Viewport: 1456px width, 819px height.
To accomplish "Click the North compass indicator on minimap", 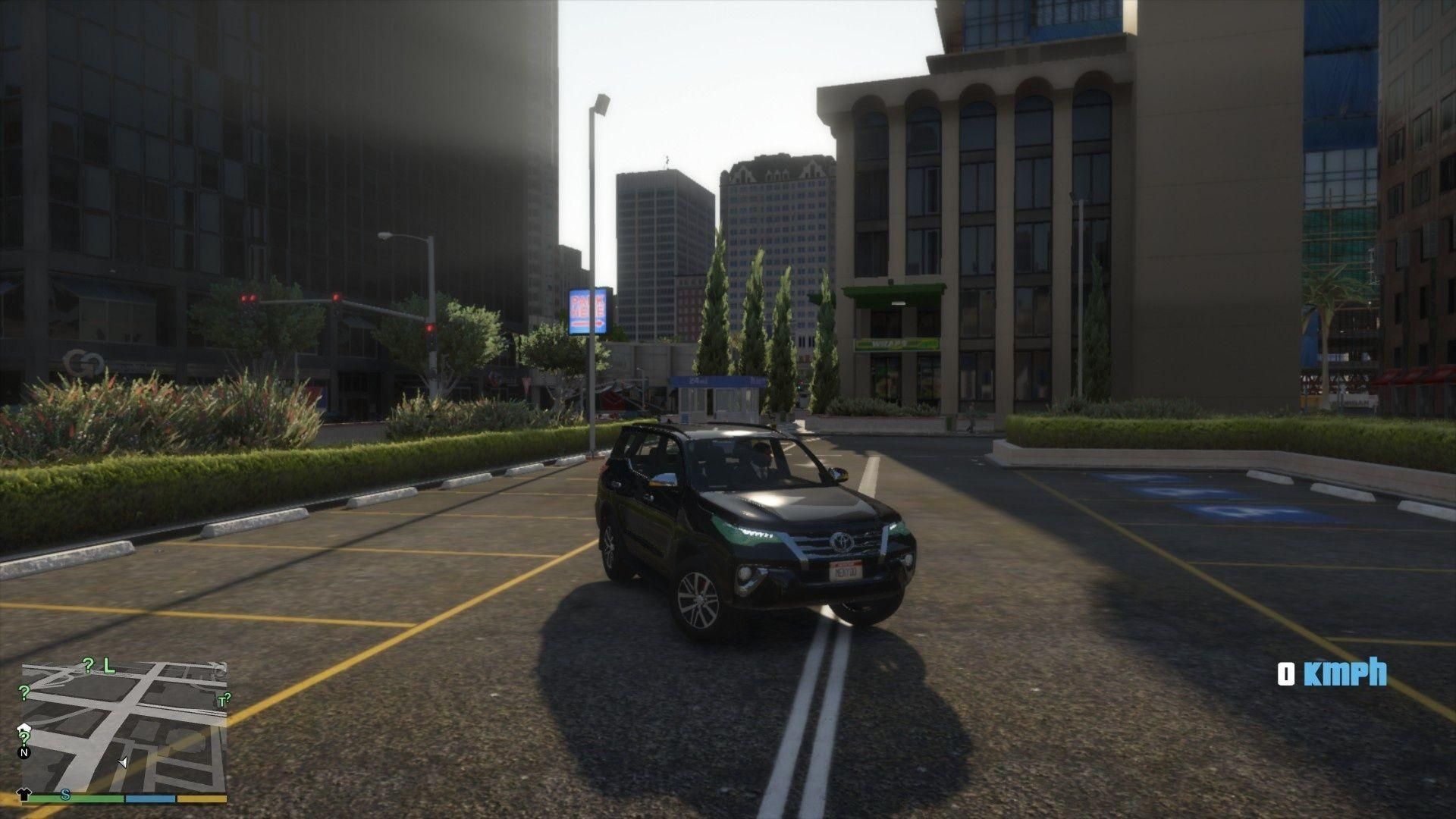I will tap(24, 752).
